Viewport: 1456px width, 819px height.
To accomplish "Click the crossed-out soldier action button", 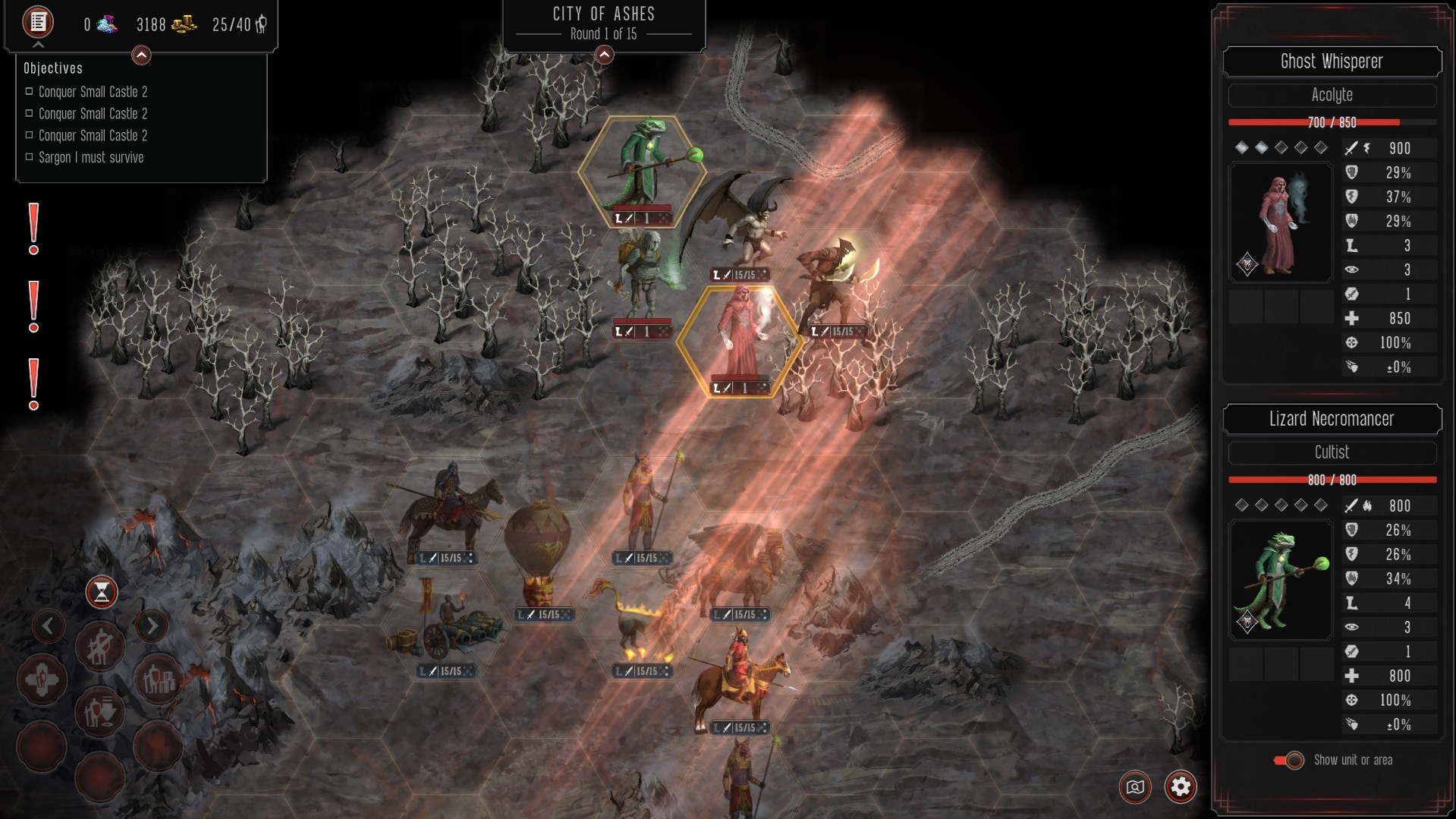I will tap(99, 646).
